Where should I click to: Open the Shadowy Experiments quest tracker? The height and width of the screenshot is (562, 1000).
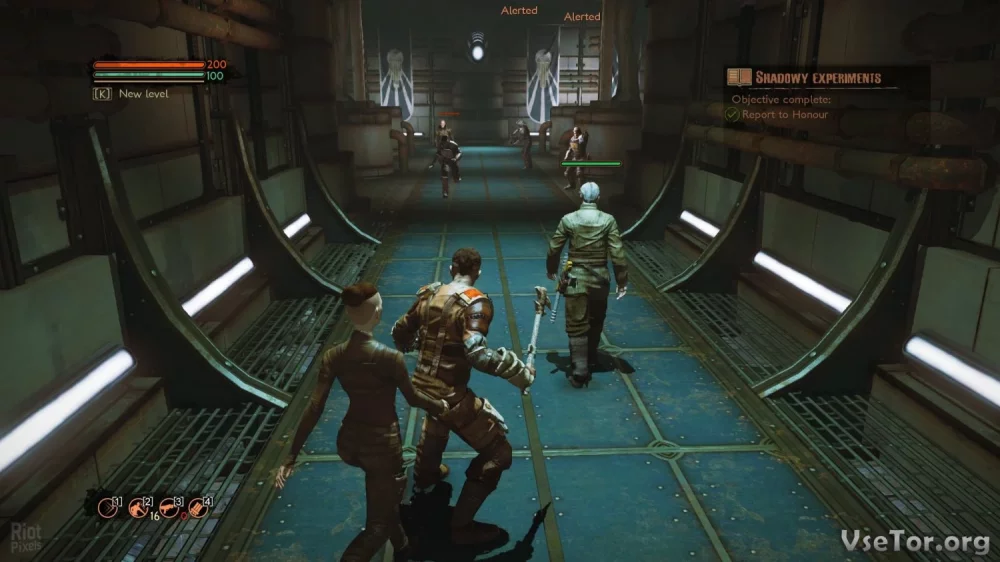pos(818,77)
